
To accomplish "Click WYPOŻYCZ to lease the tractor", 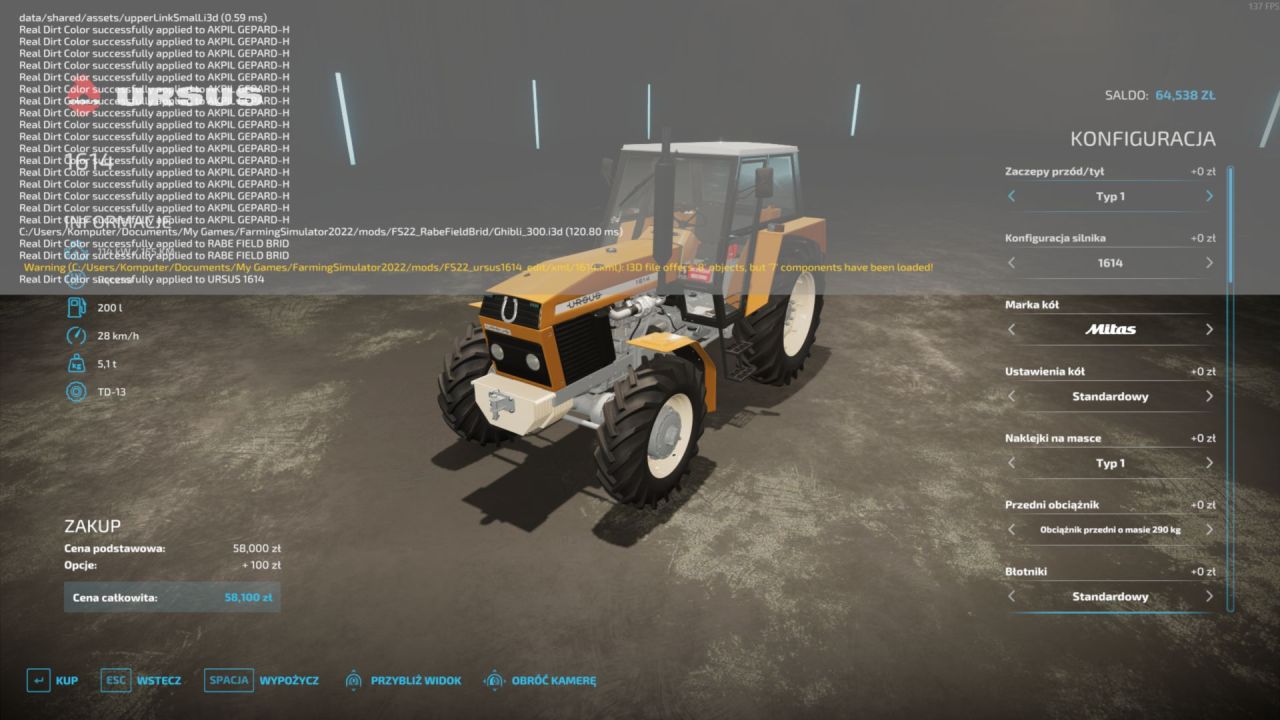I will pyautogui.click(x=290, y=680).
